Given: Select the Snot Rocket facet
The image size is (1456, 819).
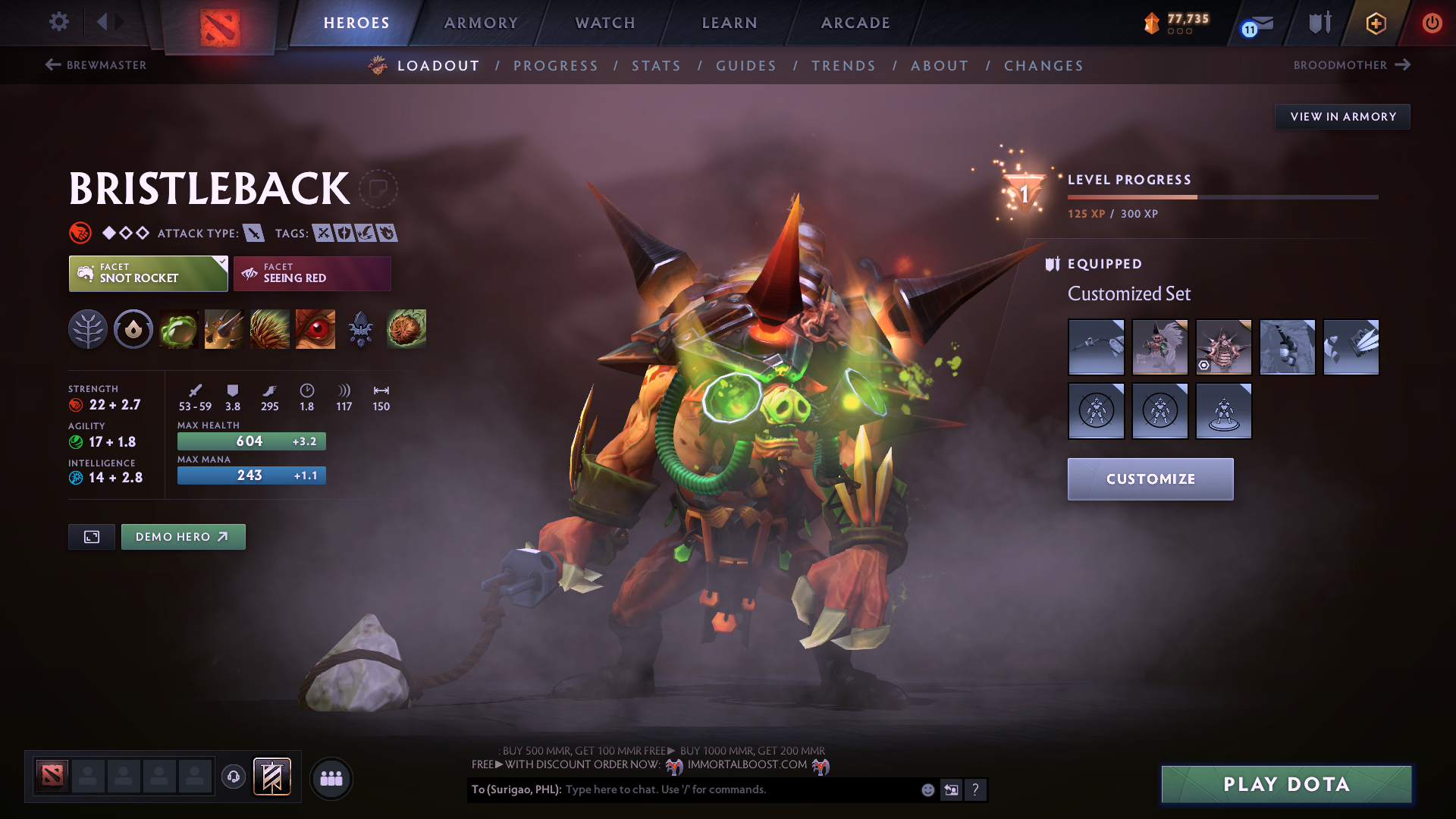Looking at the screenshot, I should coord(148,274).
